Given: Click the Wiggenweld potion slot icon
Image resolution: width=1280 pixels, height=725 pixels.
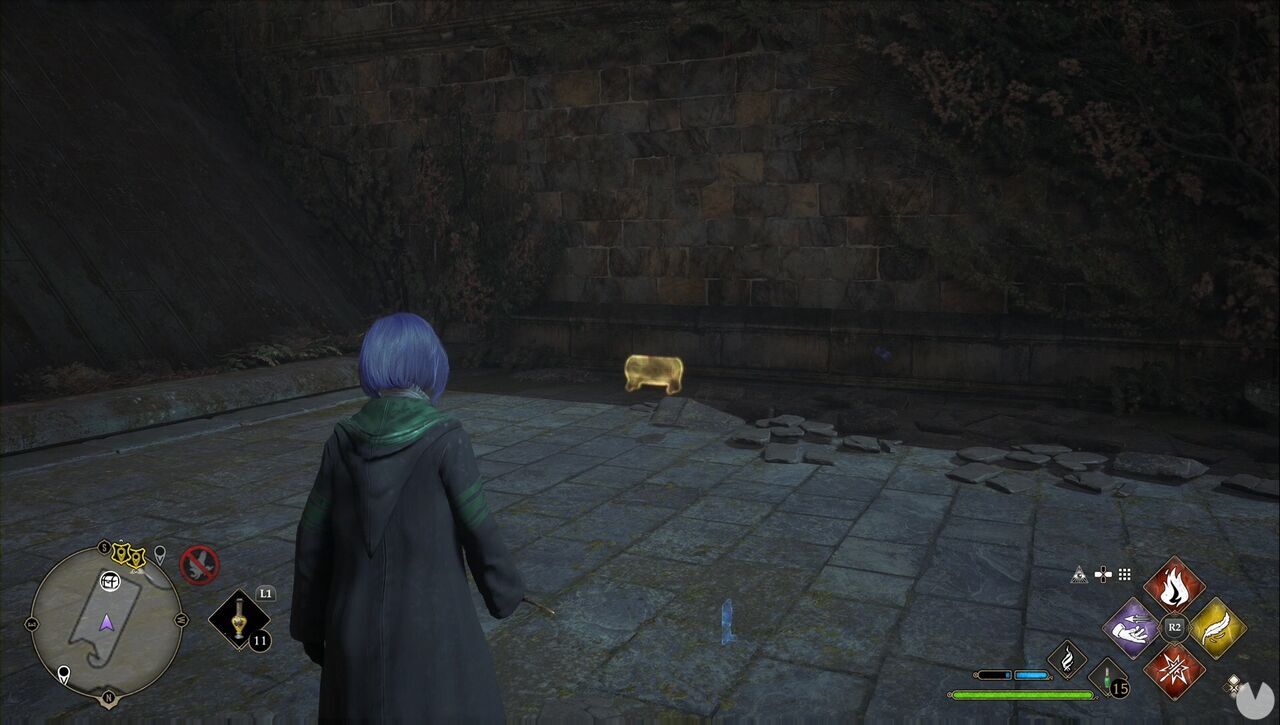Looking at the screenshot, I should [1107, 679].
